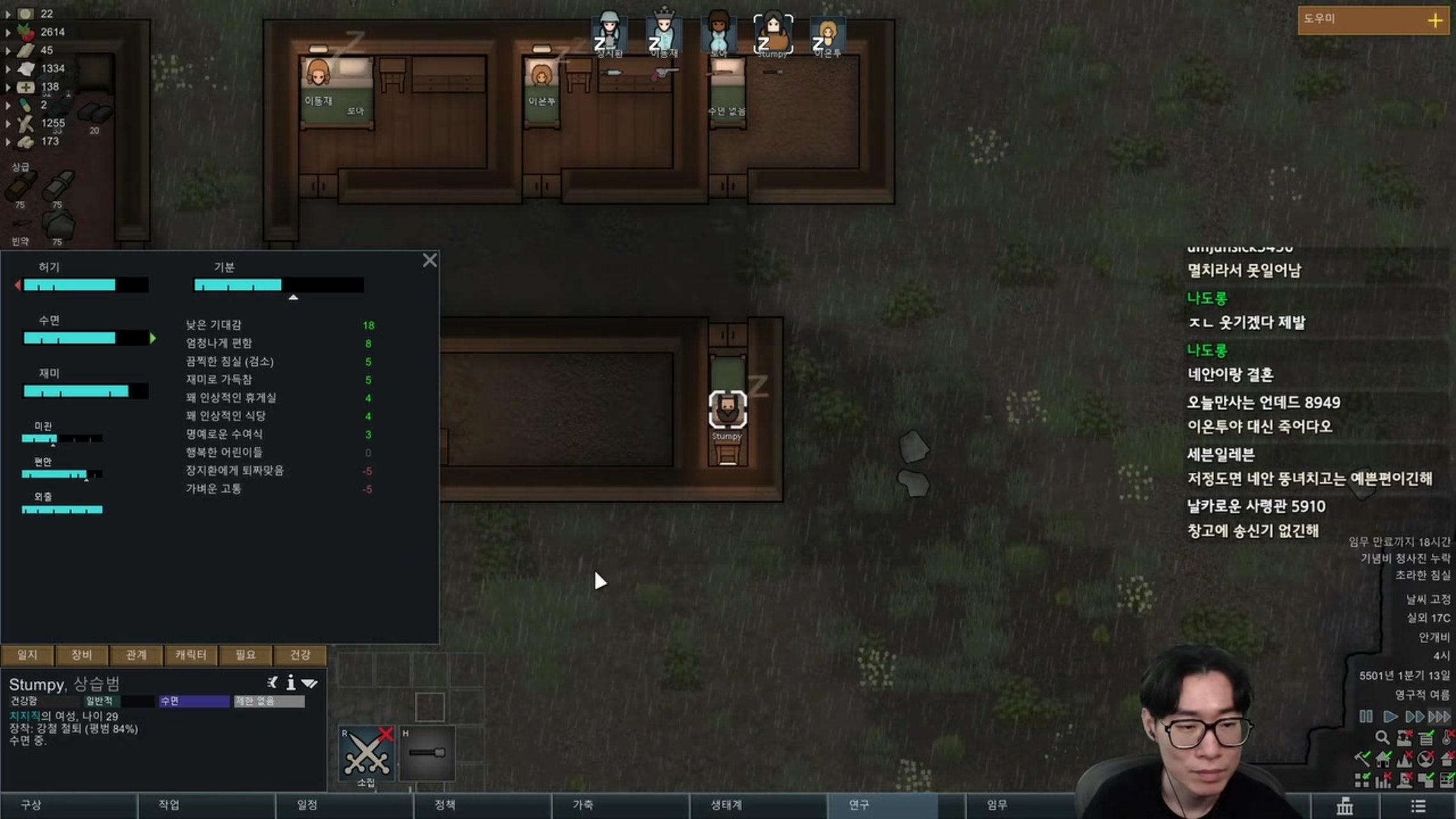Image resolution: width=1456 pixels, height=819 pixels.
Task: Open the 구상 (Architect) menu
Action: tap(31, 805)
